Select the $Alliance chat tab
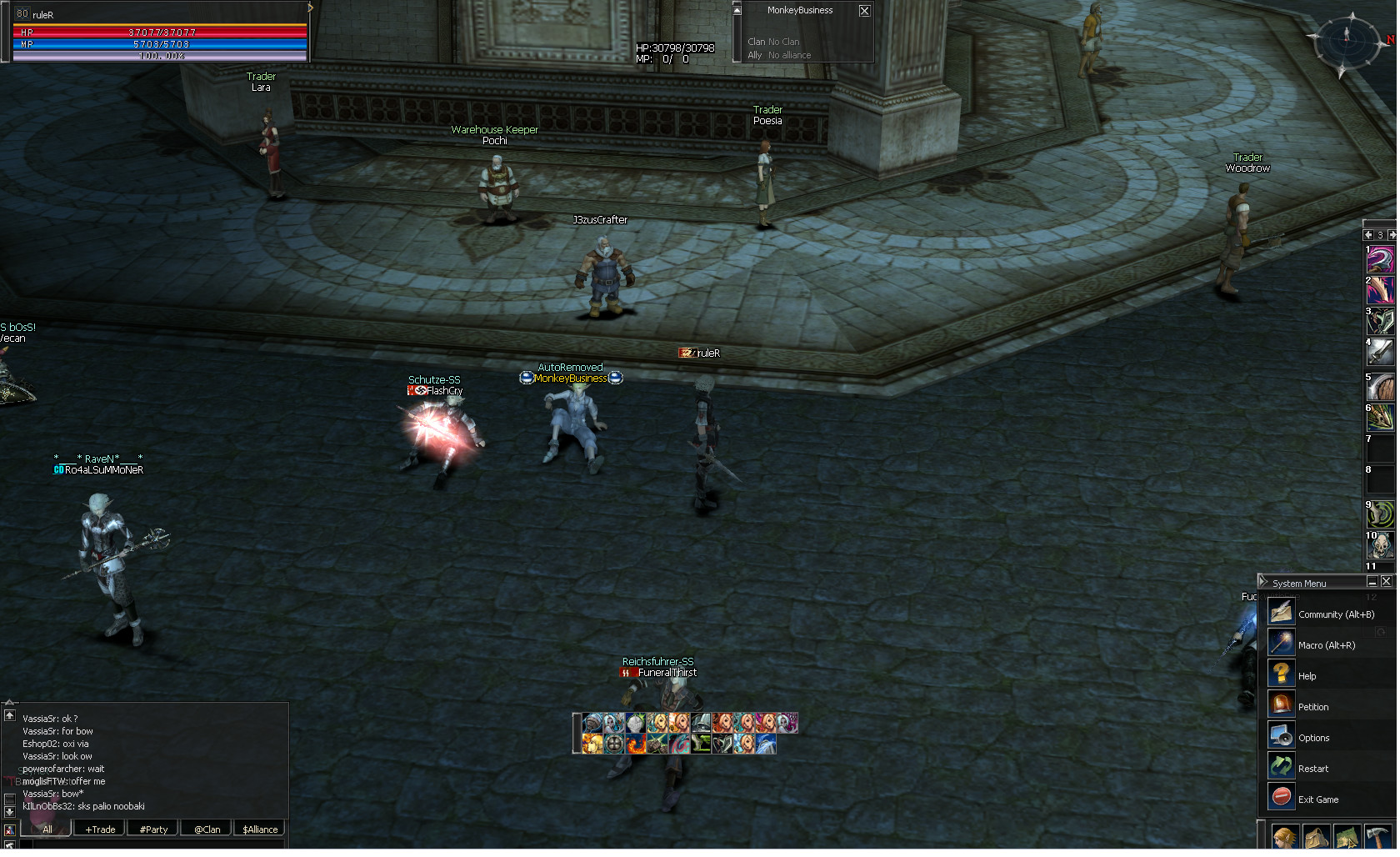Screen dimensions: 1400x857 pyautogui.click(x=260, y=830)
